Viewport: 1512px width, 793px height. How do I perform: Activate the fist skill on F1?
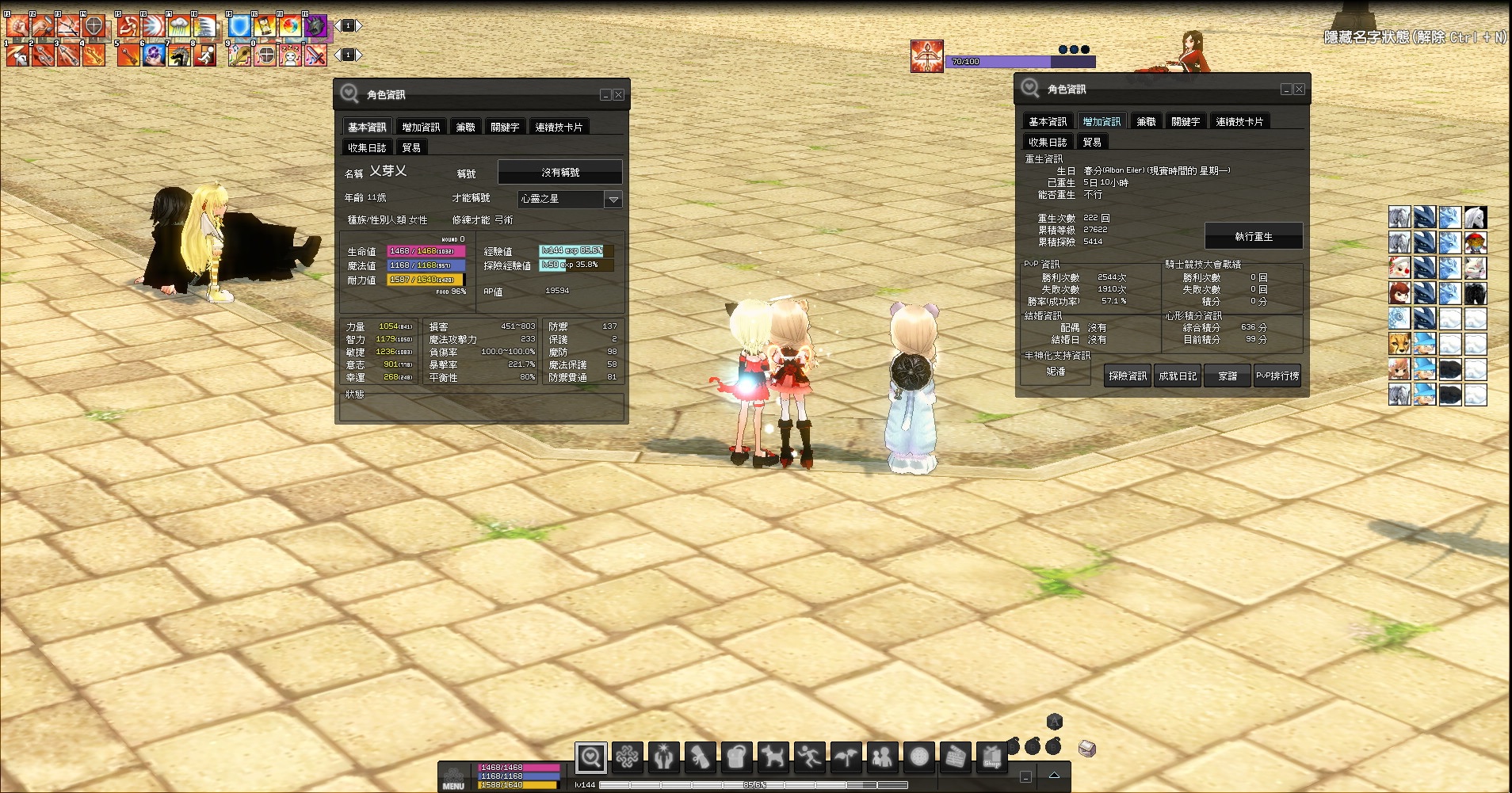[17, 25]
